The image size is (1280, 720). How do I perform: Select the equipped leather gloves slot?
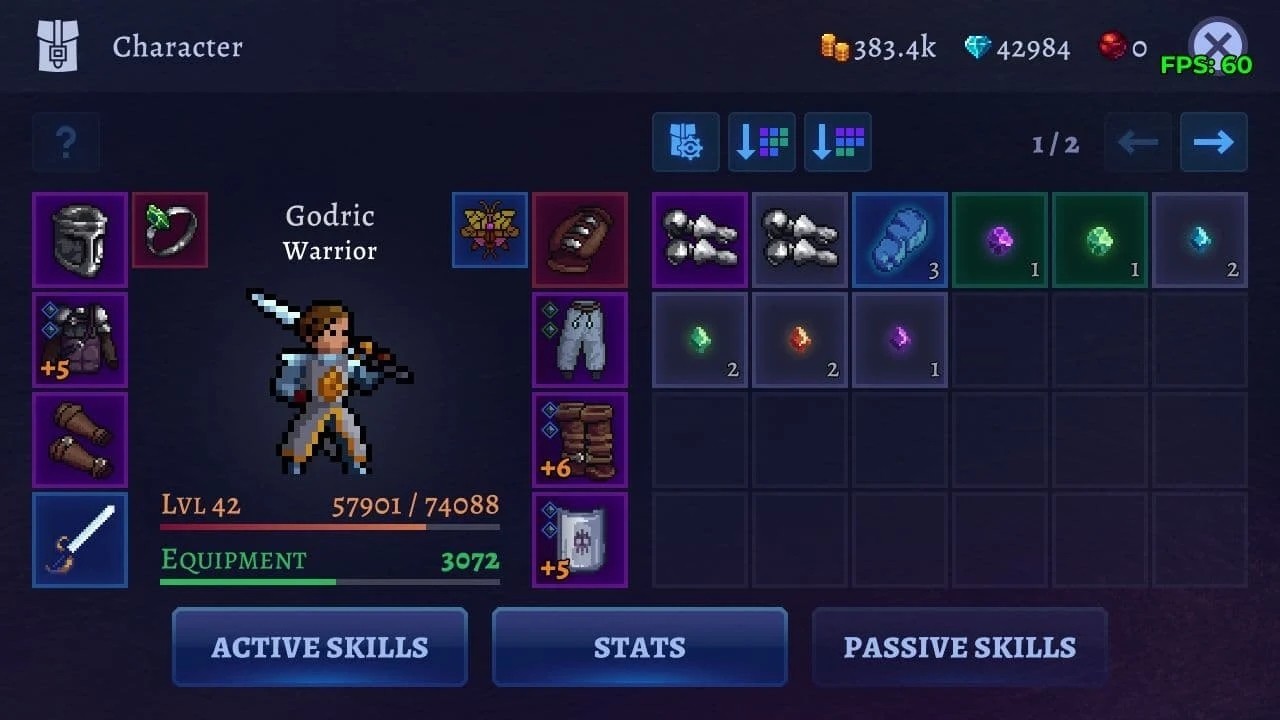point(80,440)
